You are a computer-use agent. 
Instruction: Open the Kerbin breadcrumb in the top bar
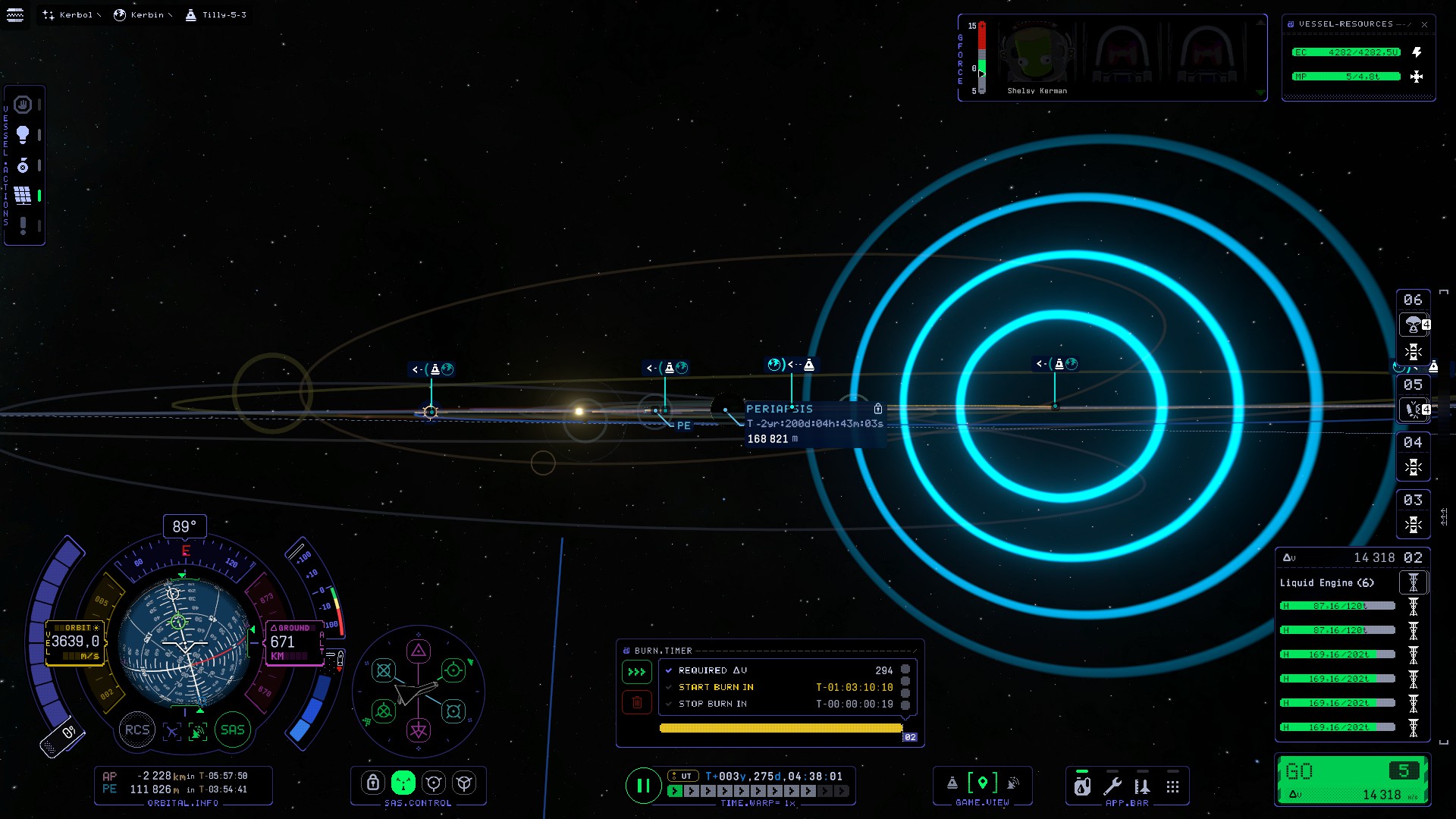[x=142, y=15]
